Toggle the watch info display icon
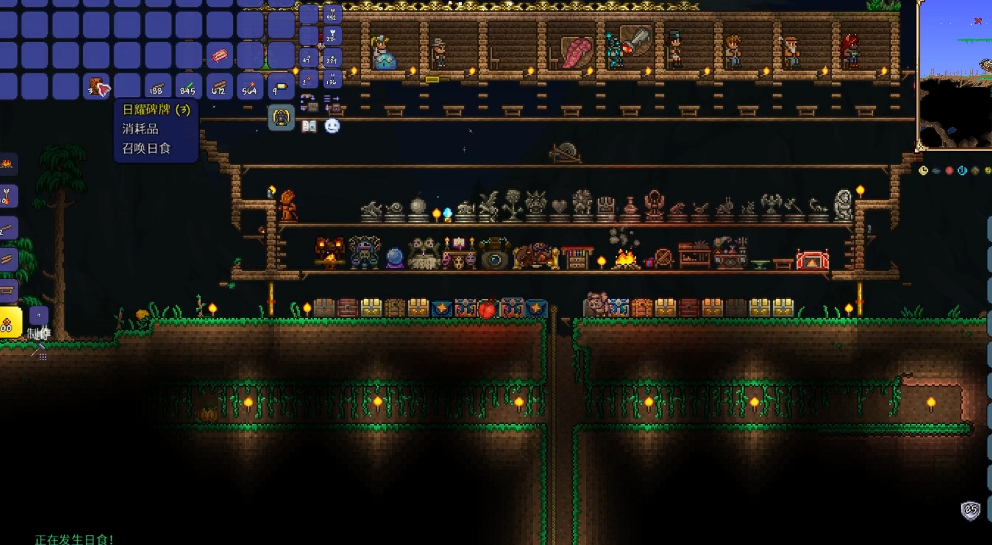Viewport: 992px width, 545px height. pyautogui.click(x=923, y=171)
